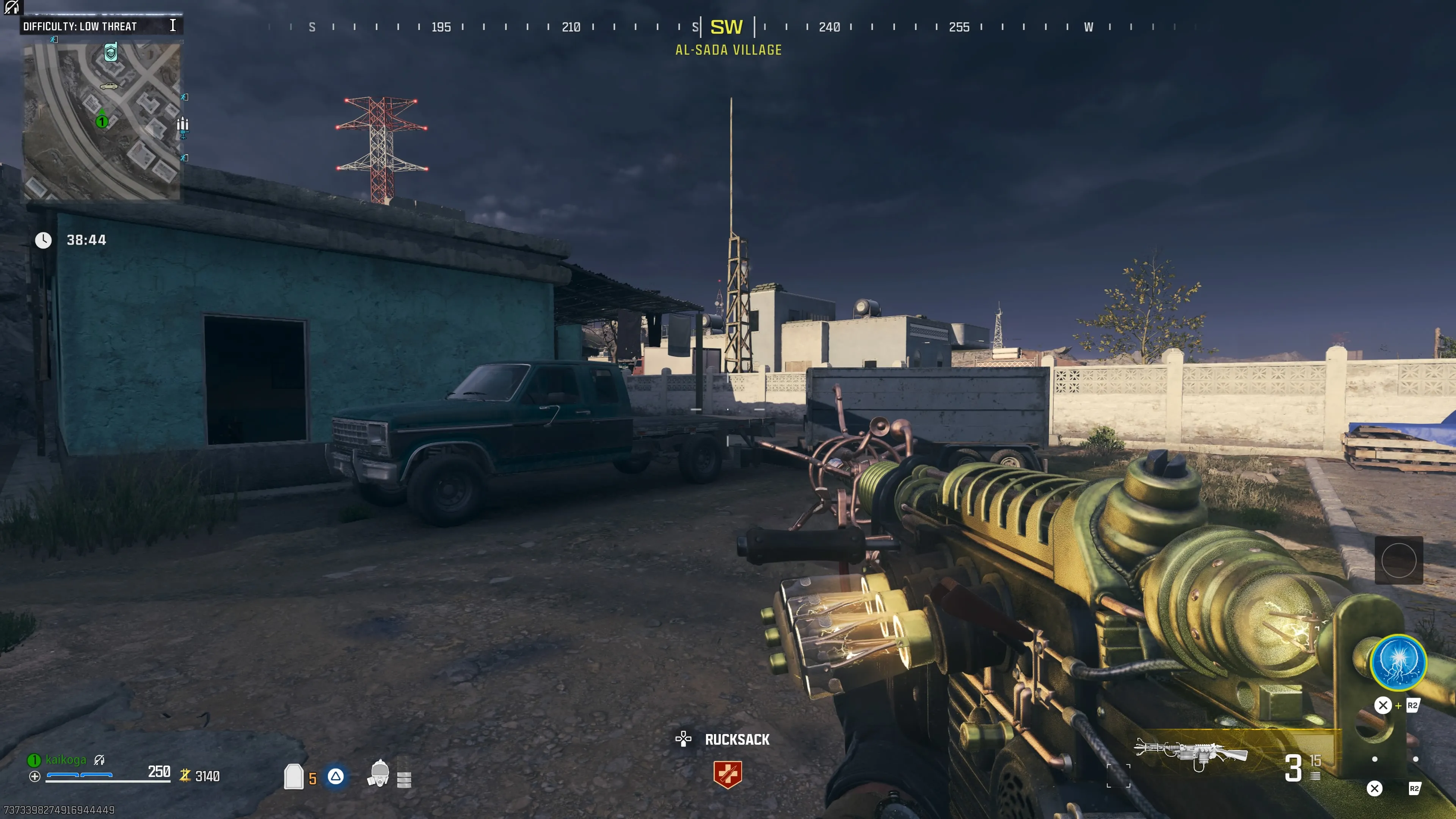
Task: Select the AL-SADA VILLAGE location label
Action: pyautogui.click(x=728, y=50)
